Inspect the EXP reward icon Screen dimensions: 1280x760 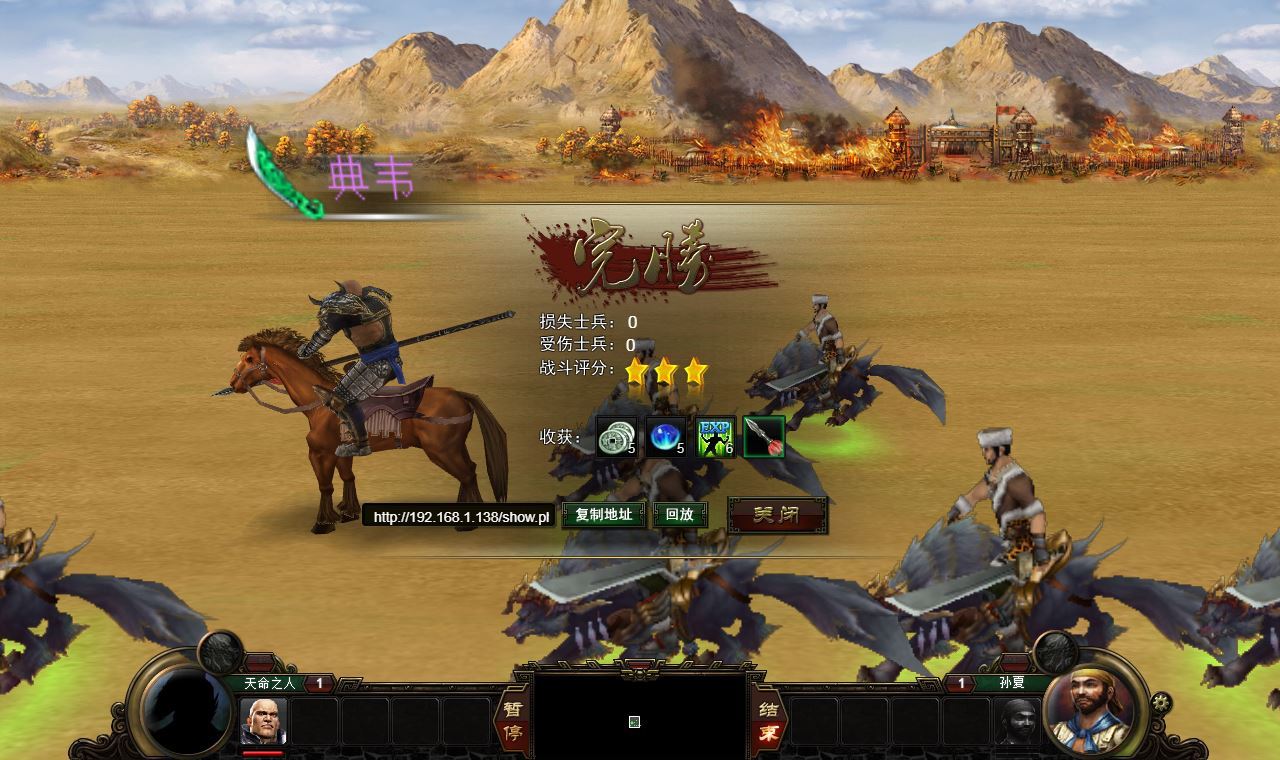click(716, 437)
